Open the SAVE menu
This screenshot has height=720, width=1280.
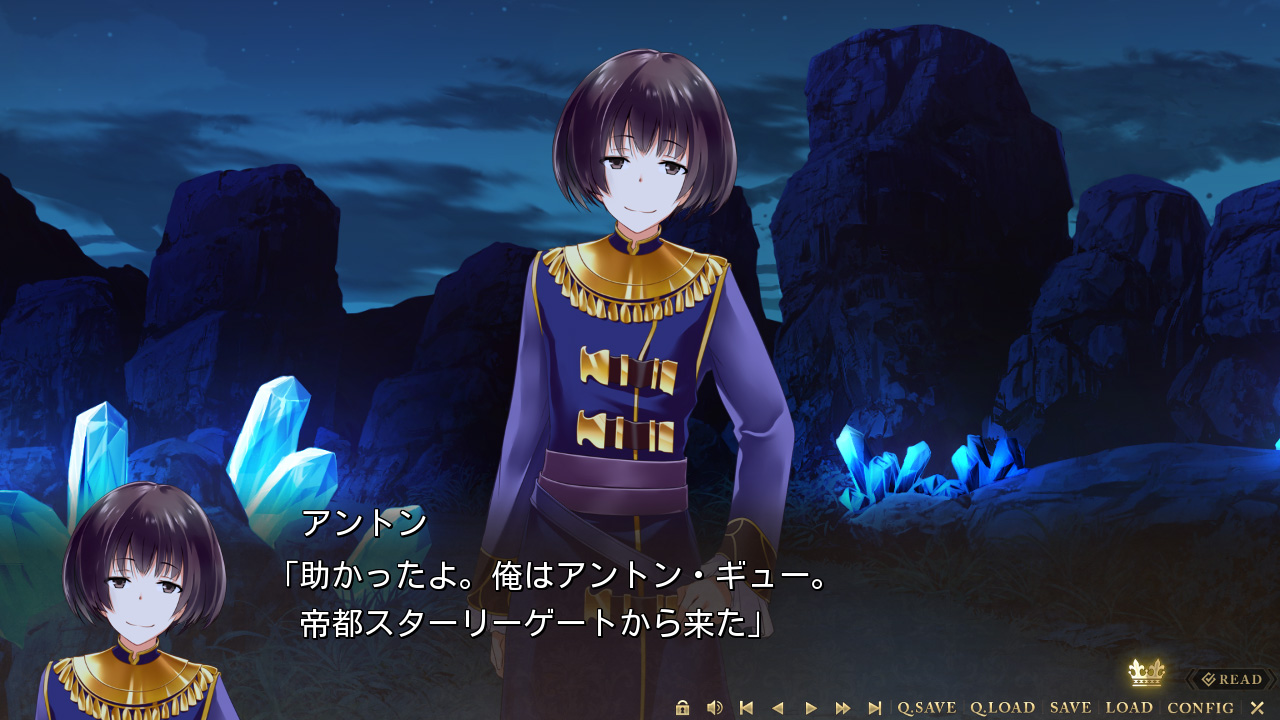pyautogui.click(x=1070, y=708)
